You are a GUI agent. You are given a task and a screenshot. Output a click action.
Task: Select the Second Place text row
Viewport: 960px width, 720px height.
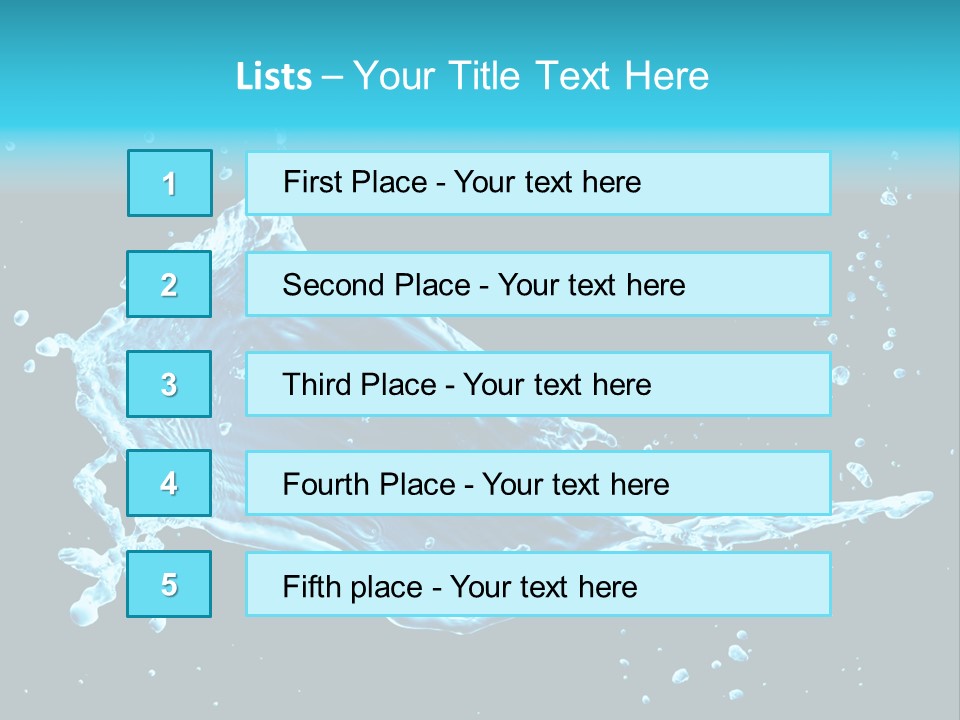pos(538,284)
